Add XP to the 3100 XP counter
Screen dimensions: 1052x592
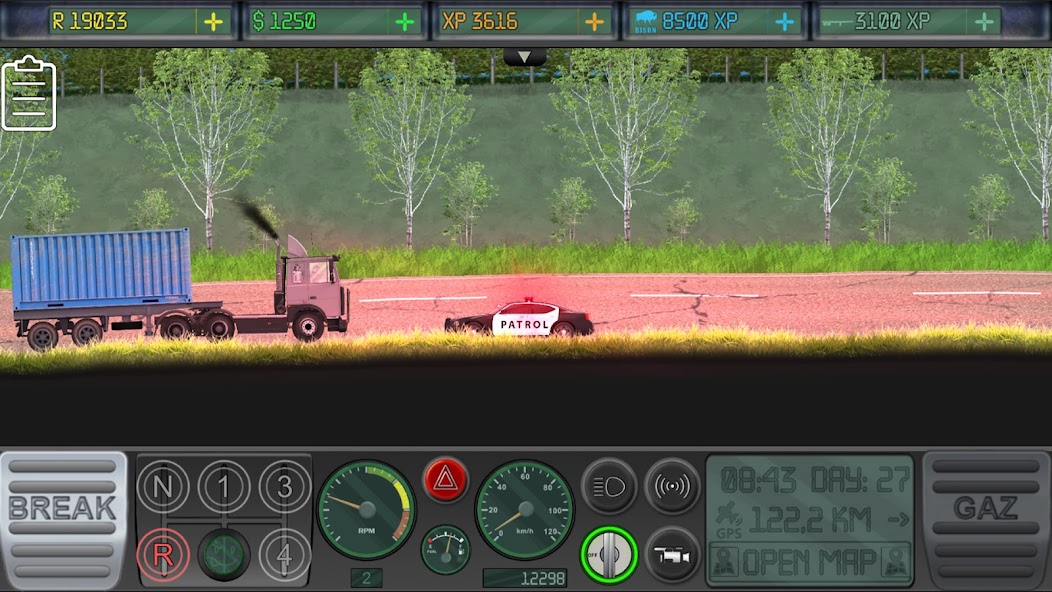(x=985, y=22)
